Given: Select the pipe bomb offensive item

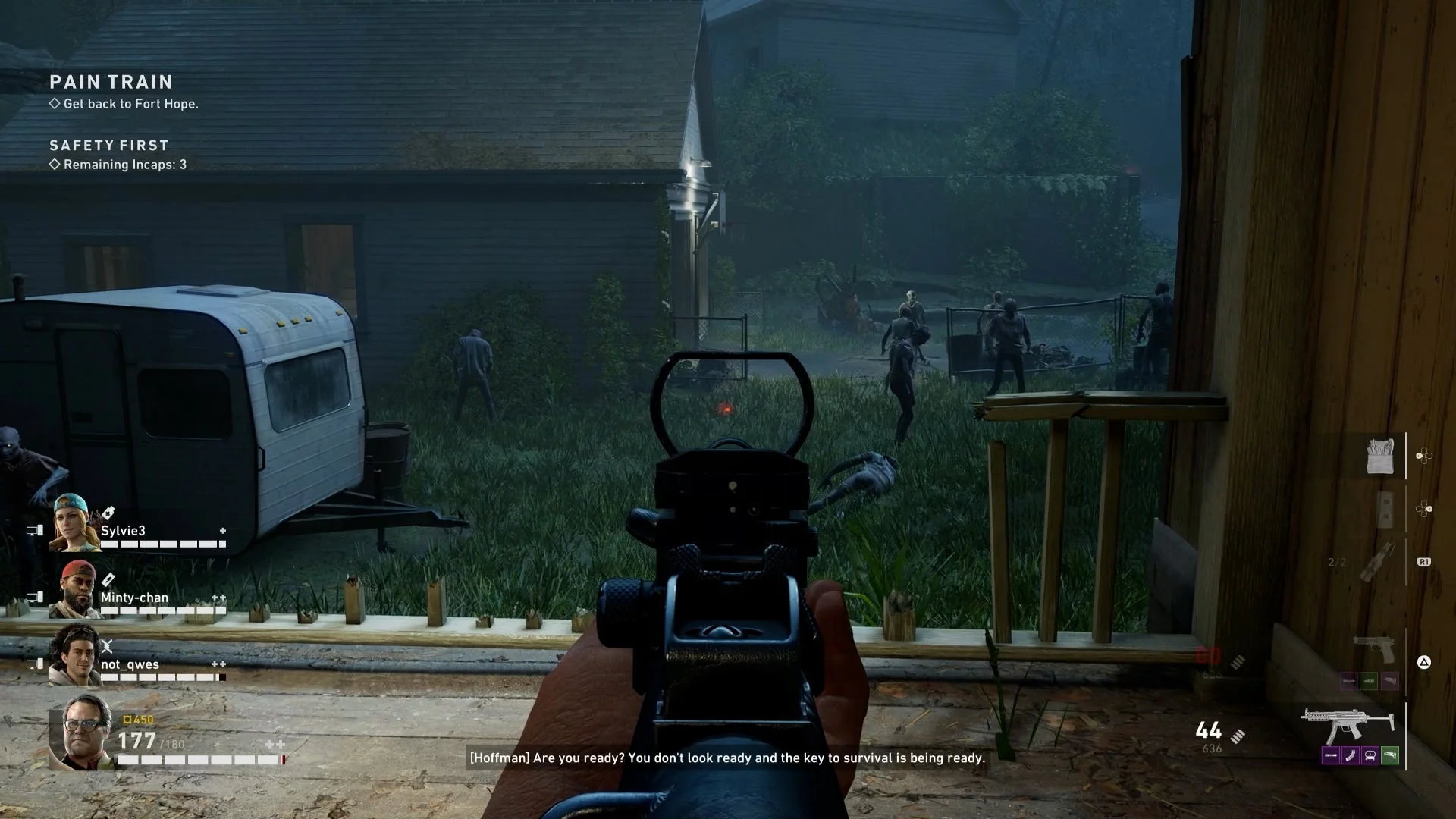Looking at the screenshot, I should 1376,562.
